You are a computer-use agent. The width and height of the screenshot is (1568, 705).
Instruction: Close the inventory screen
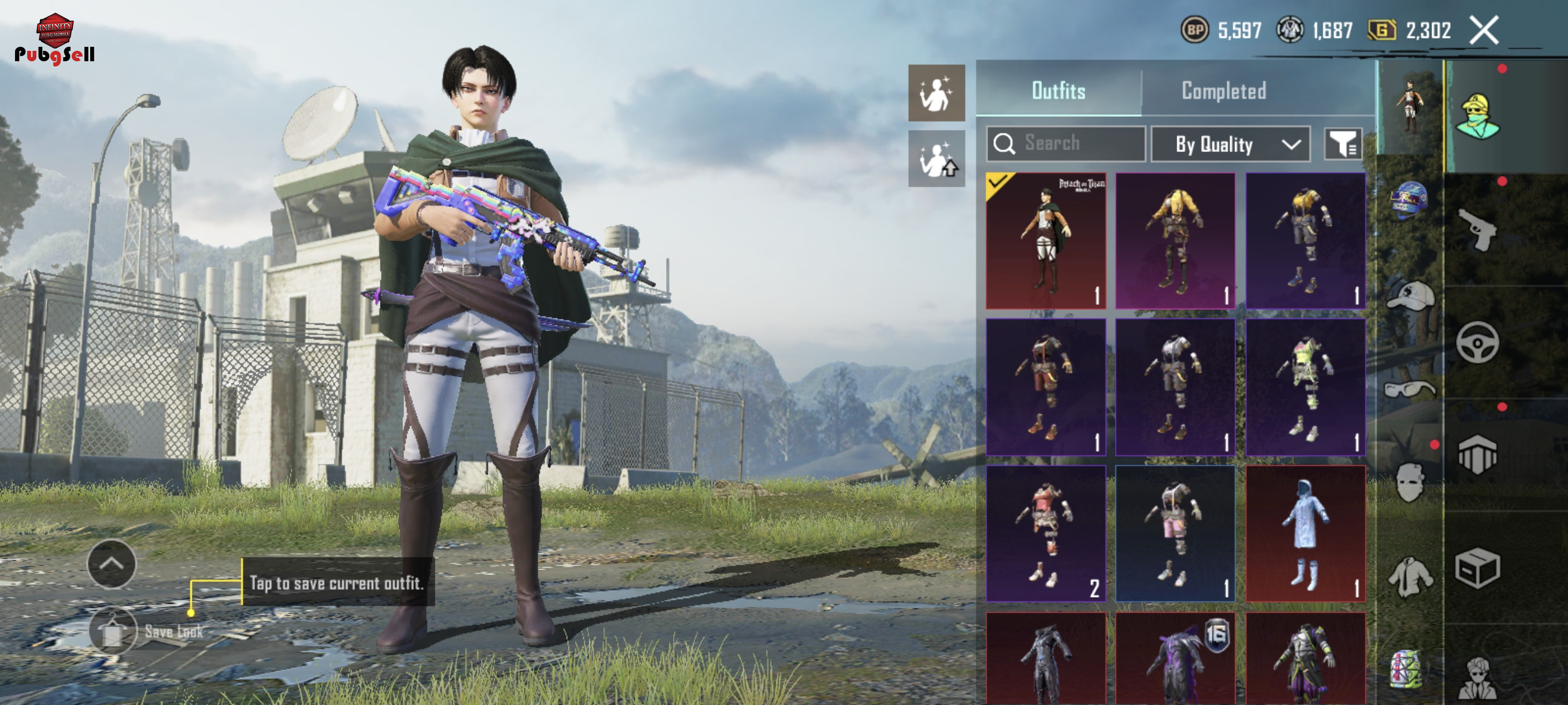click(x=1484, y=31)
